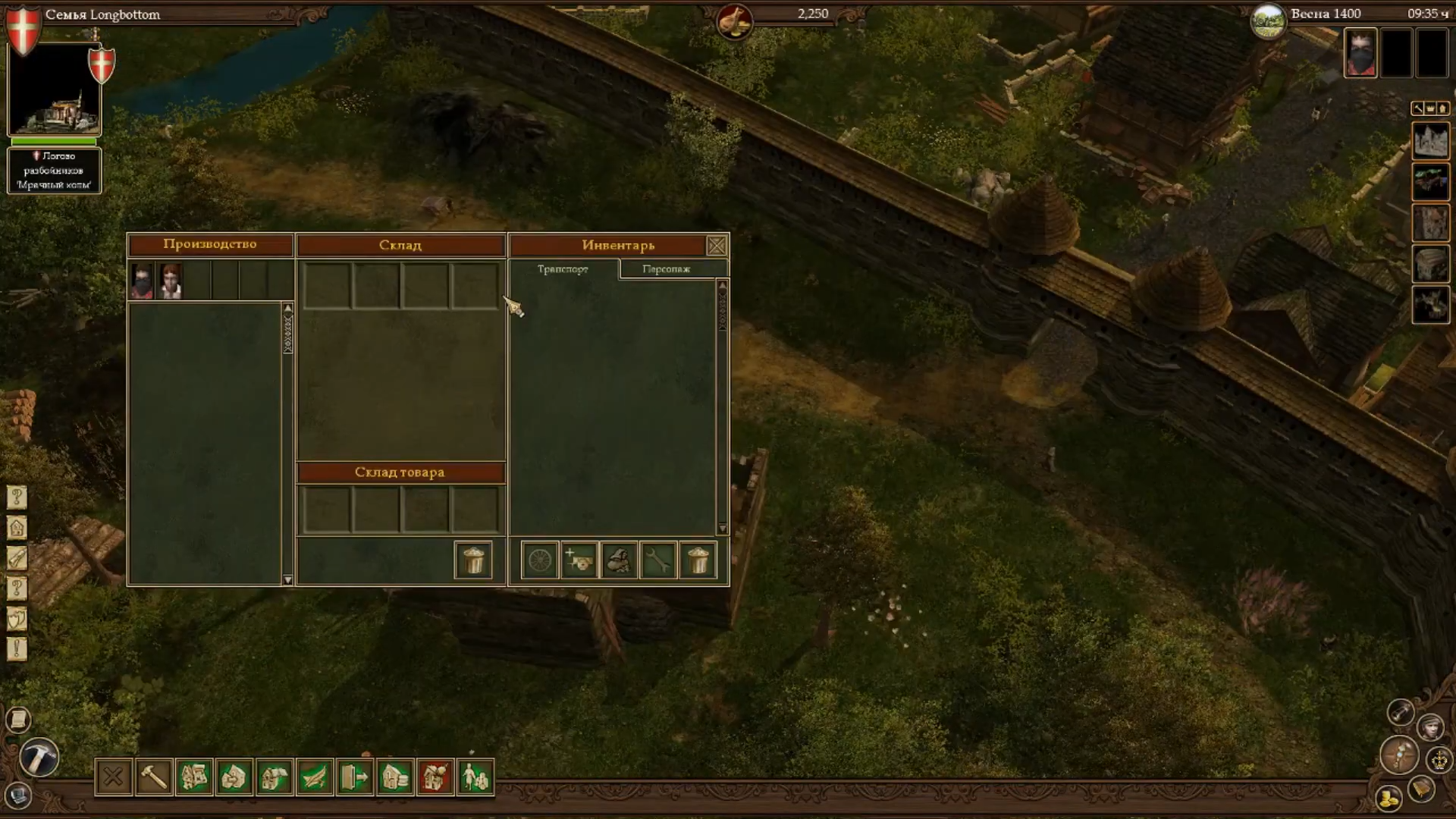Switch to the Персонаж tab
Screen dimensions: 1456x819
pyautogui.click(x=666, y=269)
